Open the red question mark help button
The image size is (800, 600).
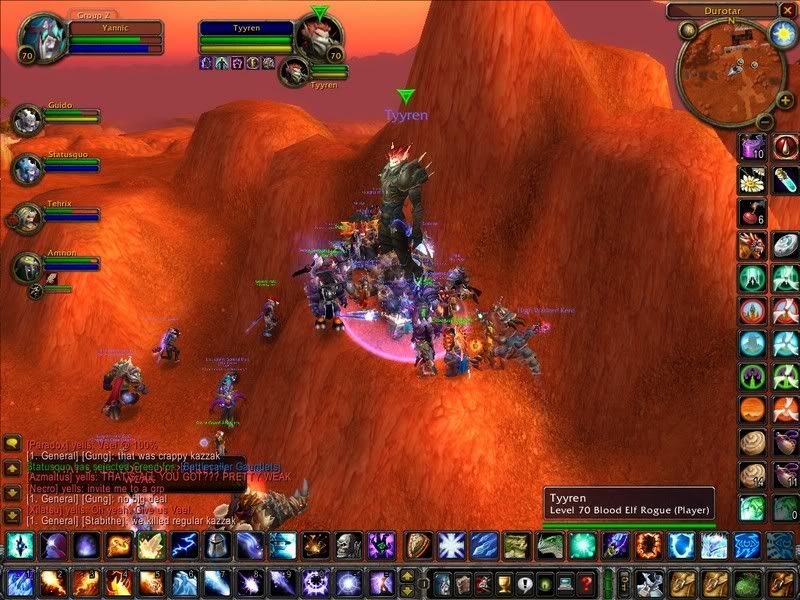pyautogui.click(x=587, y=582)
